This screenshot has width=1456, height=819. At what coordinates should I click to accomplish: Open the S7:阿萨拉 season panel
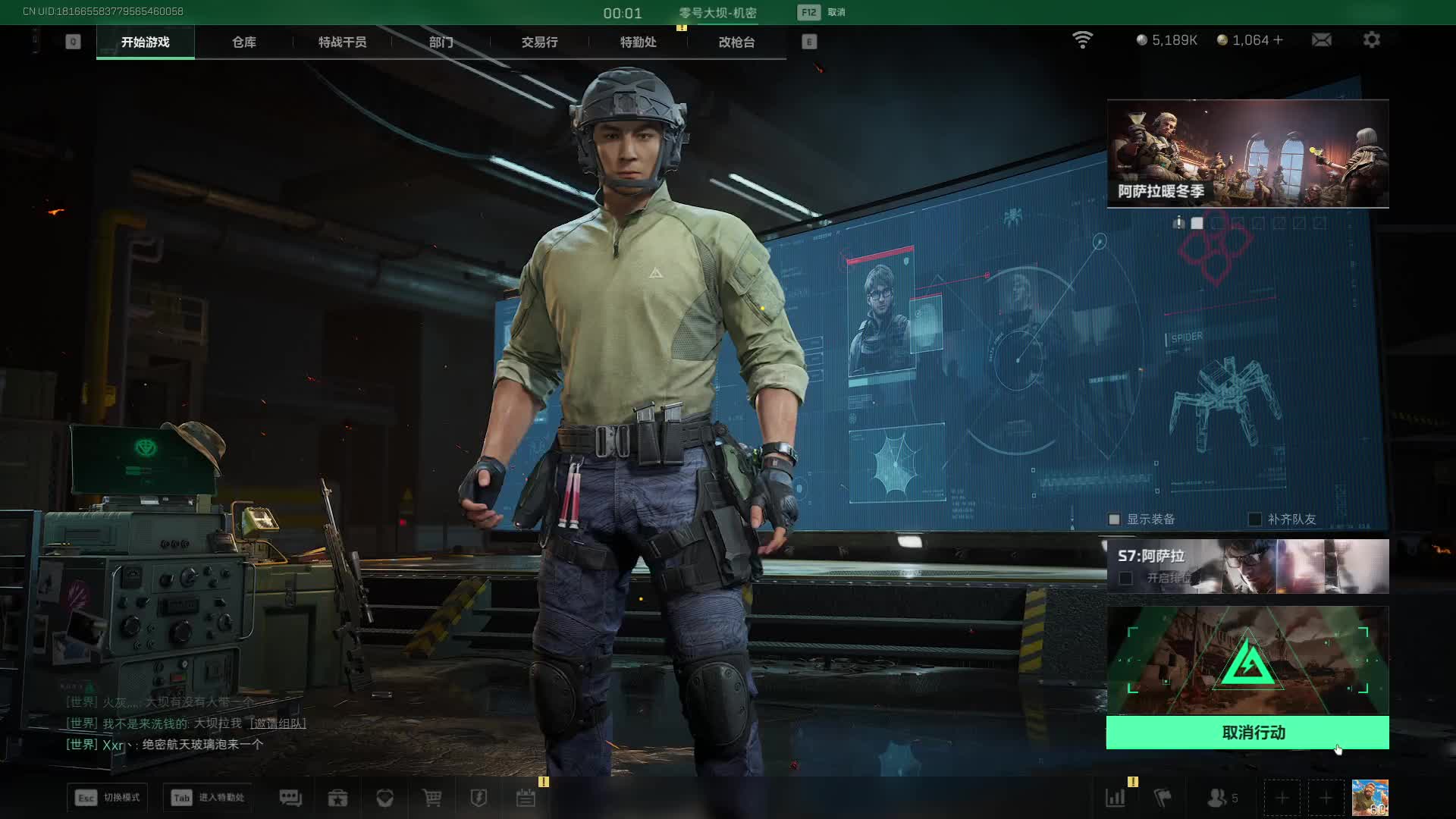tap(1247, 566)
